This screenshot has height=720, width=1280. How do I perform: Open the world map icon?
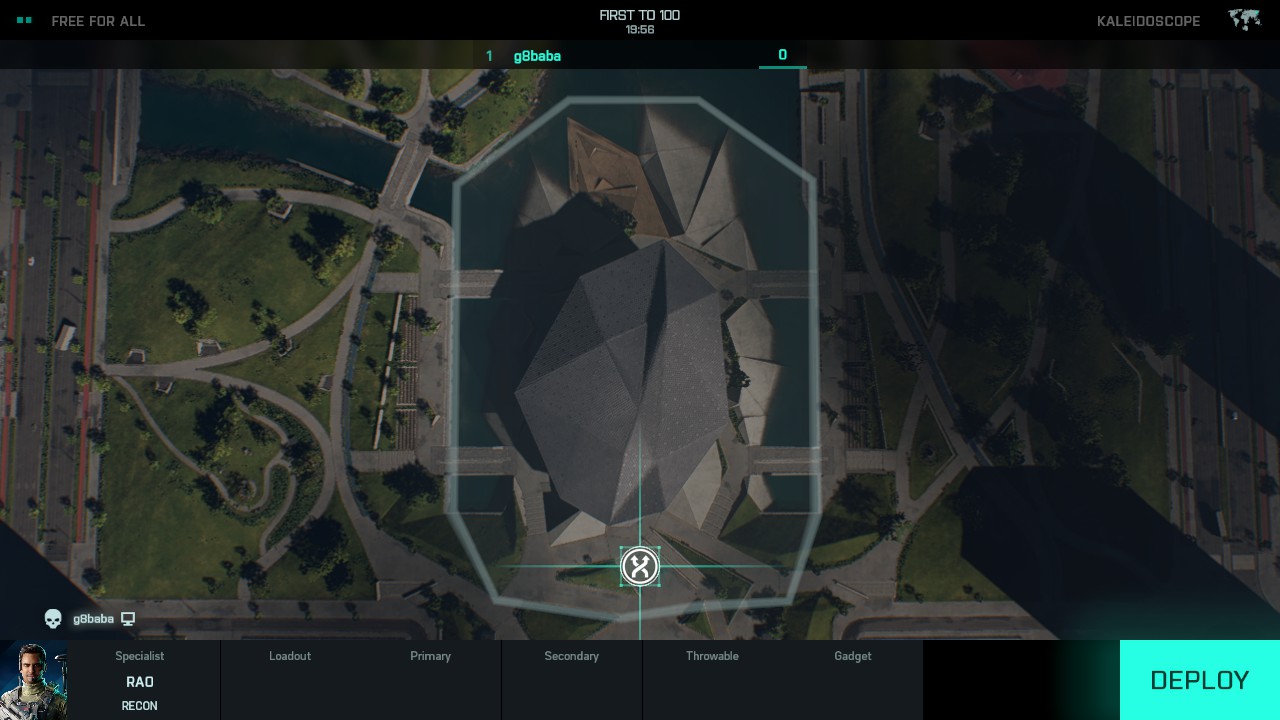1244,20
